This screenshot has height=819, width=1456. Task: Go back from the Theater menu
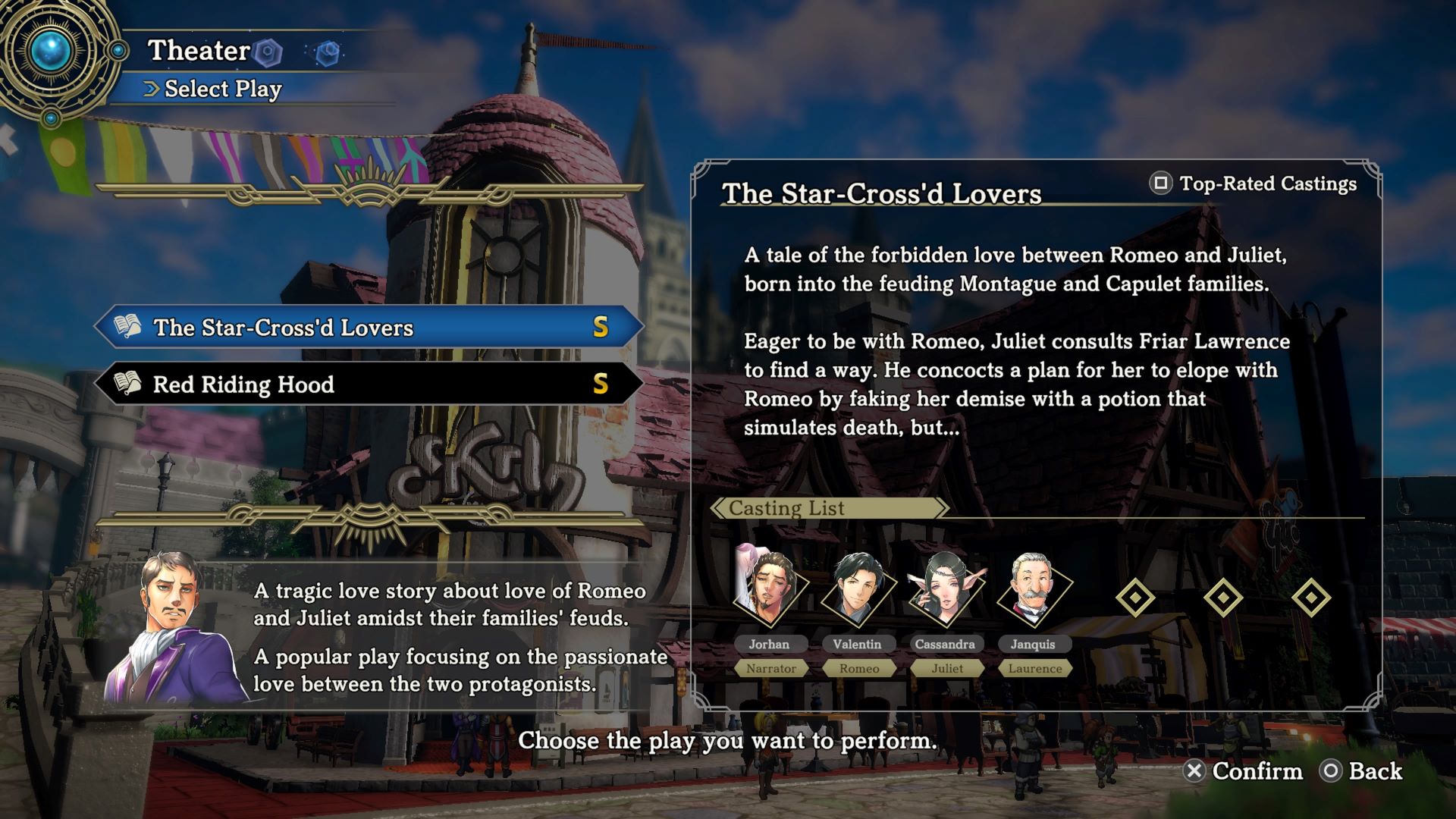coord(1362,771)
